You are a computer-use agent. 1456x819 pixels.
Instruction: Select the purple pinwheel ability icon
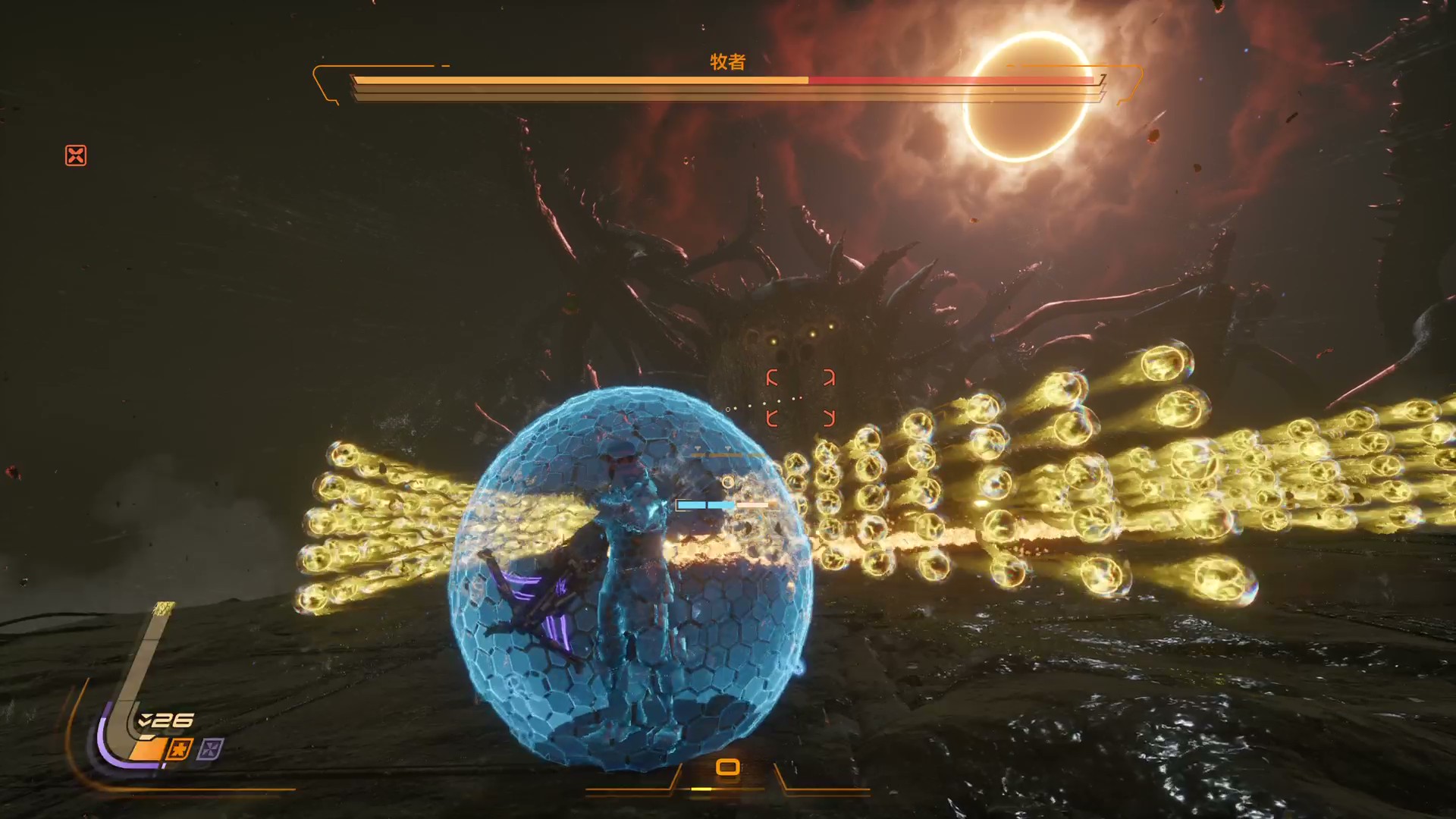click(210, 750)
